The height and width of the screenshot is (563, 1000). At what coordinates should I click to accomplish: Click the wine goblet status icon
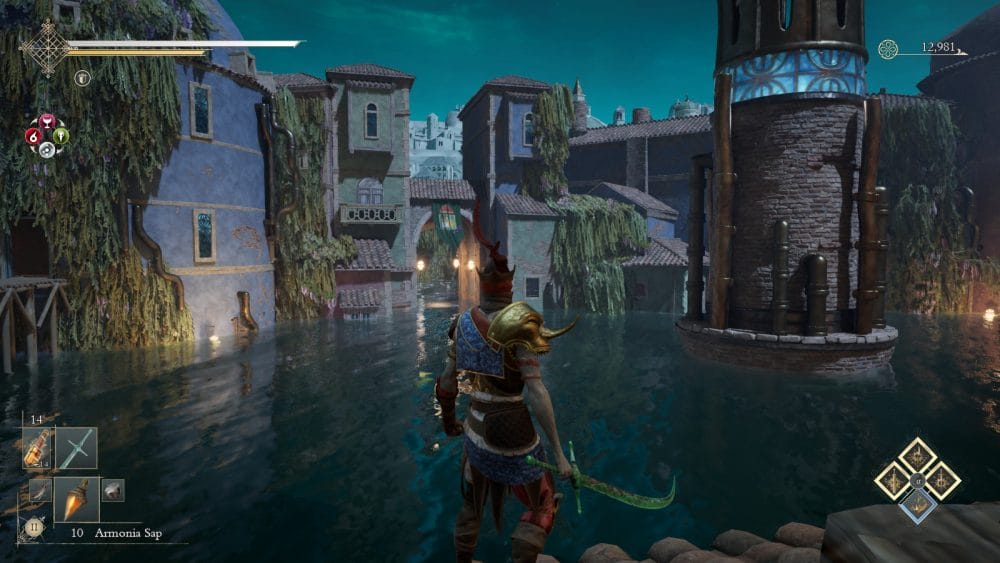46,120
